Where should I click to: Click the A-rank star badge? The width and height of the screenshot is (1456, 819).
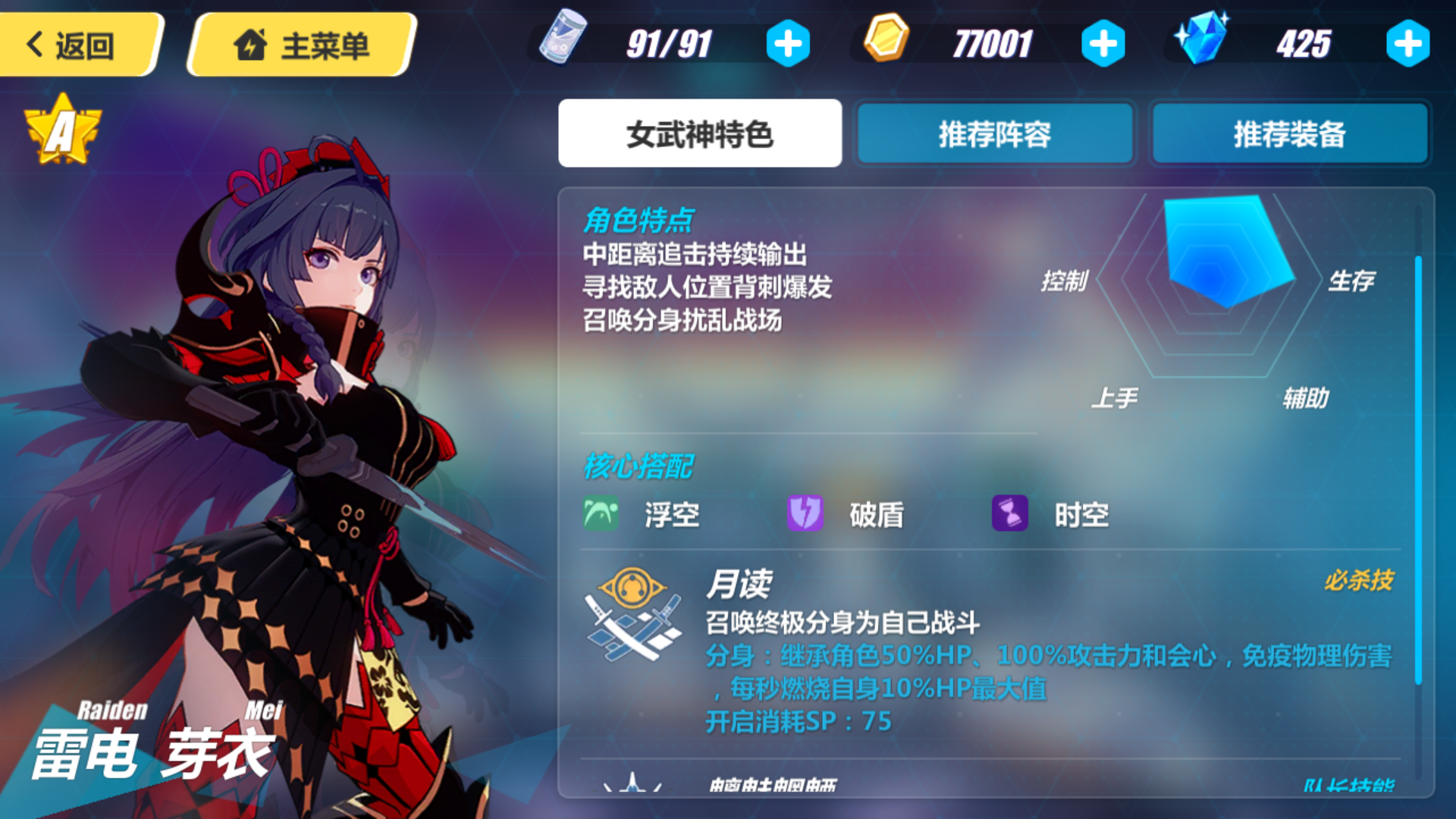(64, 127)
